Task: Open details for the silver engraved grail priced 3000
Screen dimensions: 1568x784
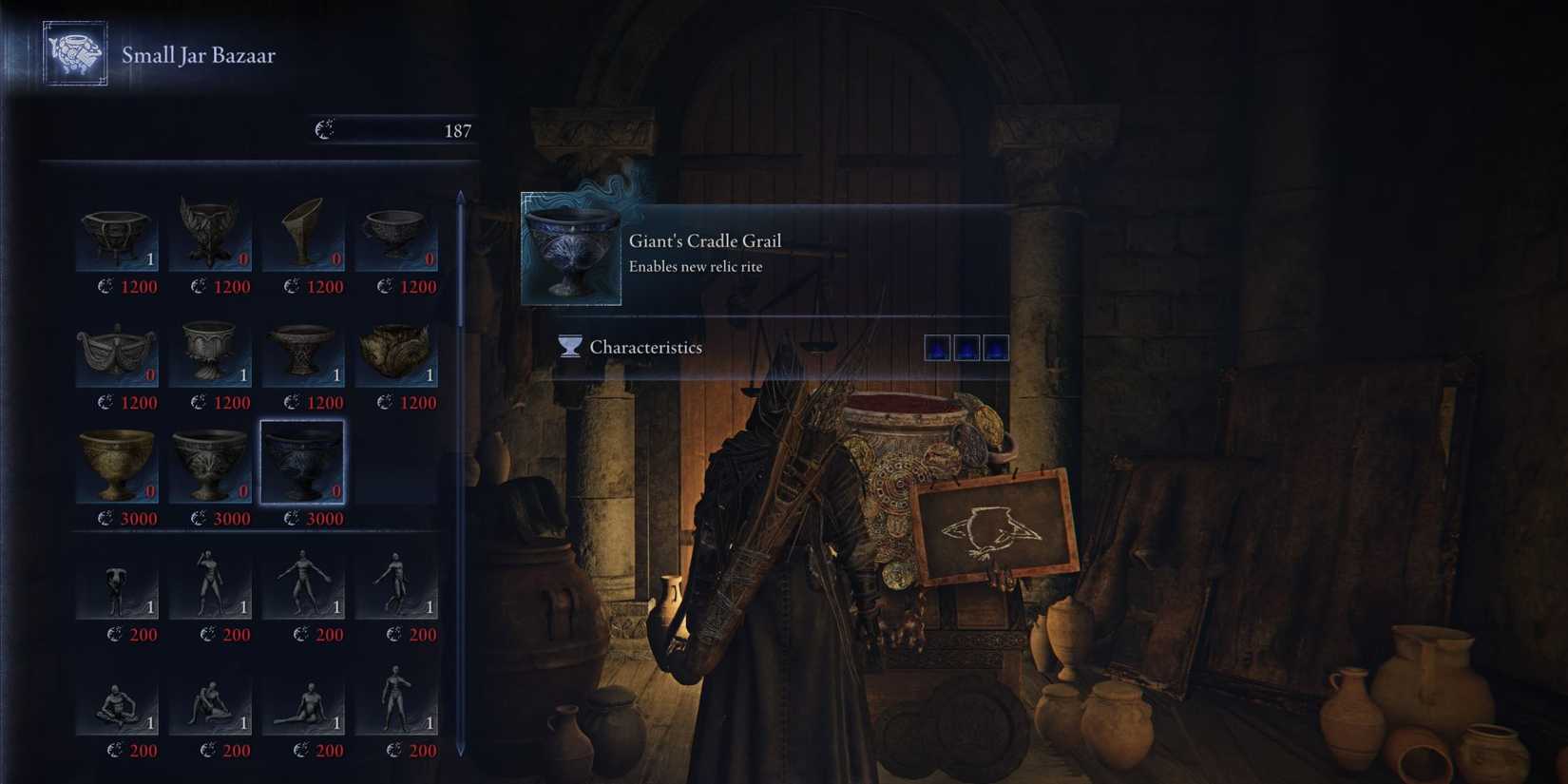Action: 210,463
